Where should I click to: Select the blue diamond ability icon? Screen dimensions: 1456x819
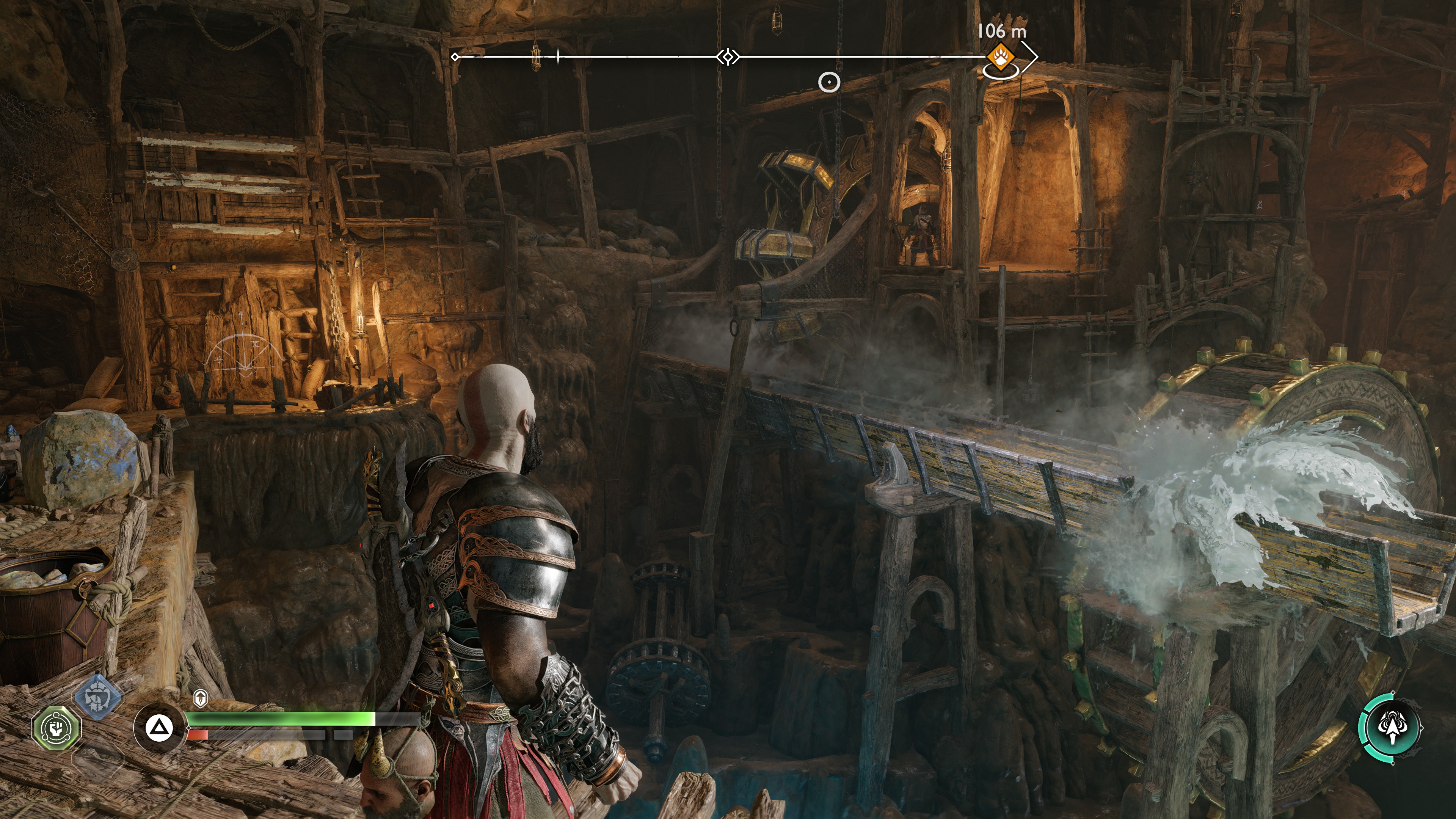98,697
